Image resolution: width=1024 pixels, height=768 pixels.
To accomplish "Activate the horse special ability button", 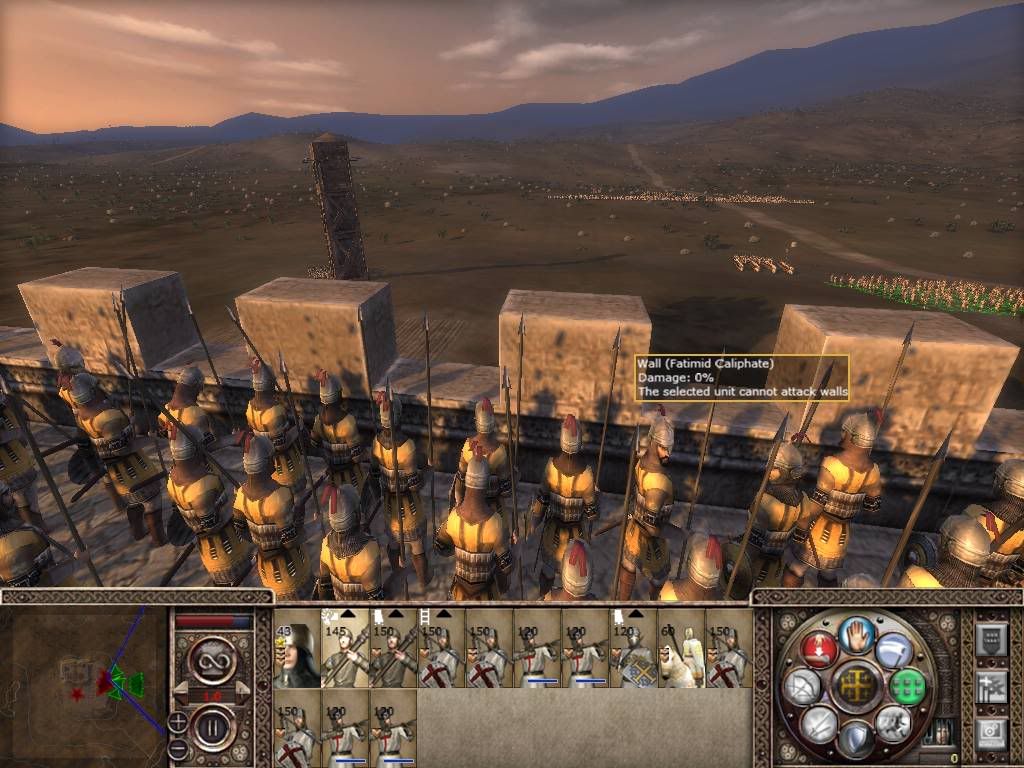I will coord(892,723).
